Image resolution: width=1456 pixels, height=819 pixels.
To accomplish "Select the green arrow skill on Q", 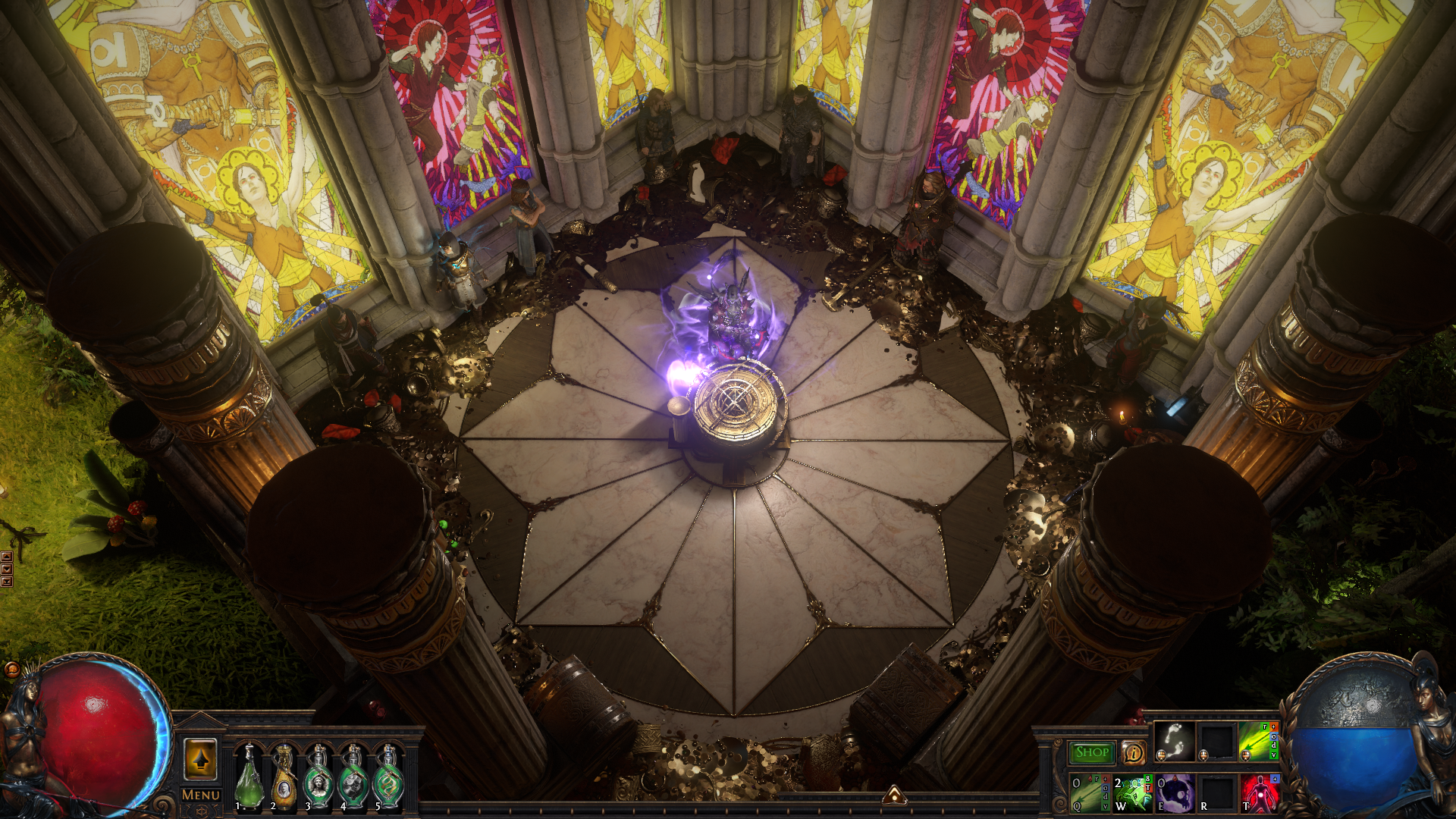I will [1090, 793].
